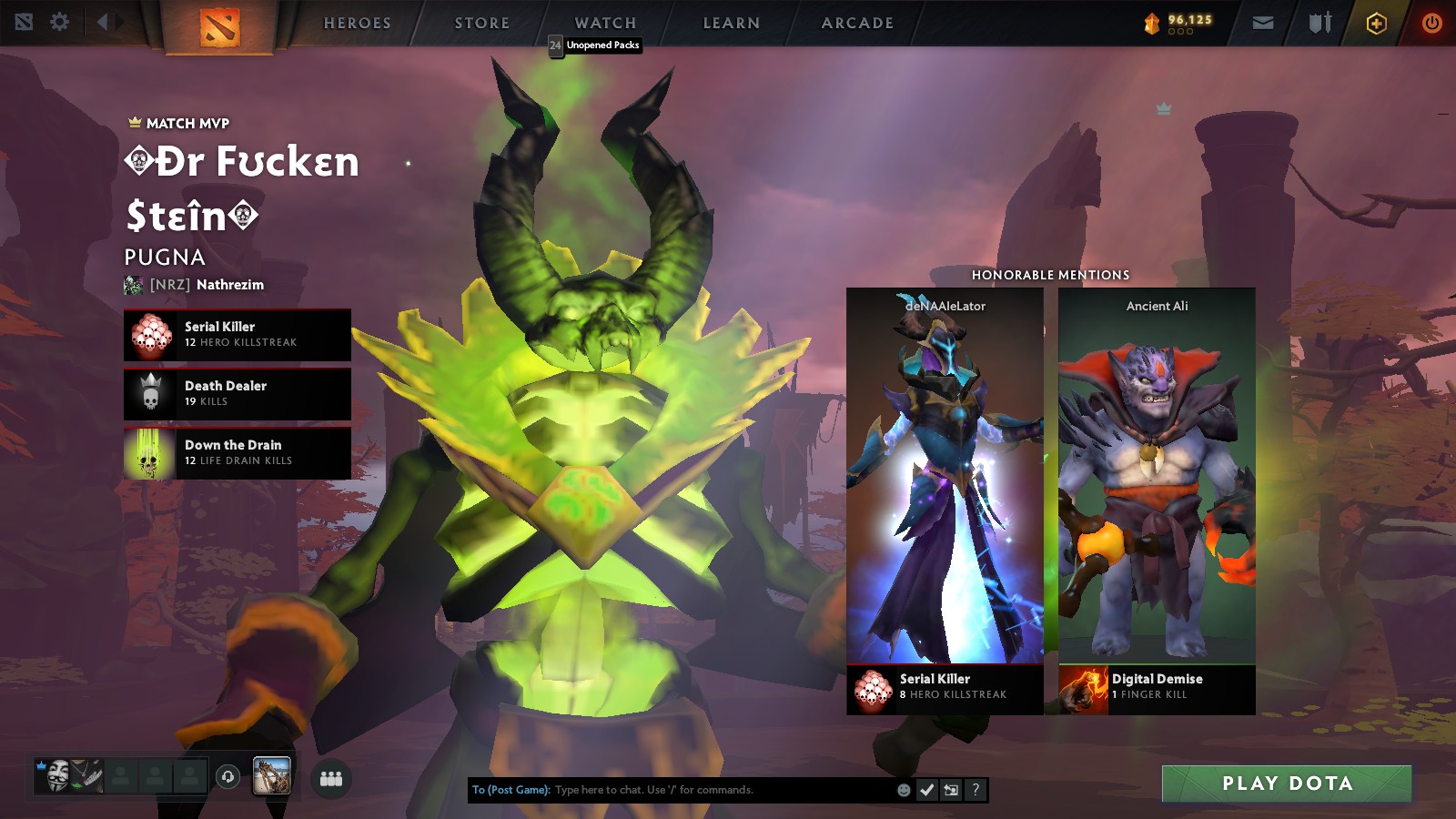Open the Dota Plus hexagon icon
1456x819 pixels.
click(1376, 24)
